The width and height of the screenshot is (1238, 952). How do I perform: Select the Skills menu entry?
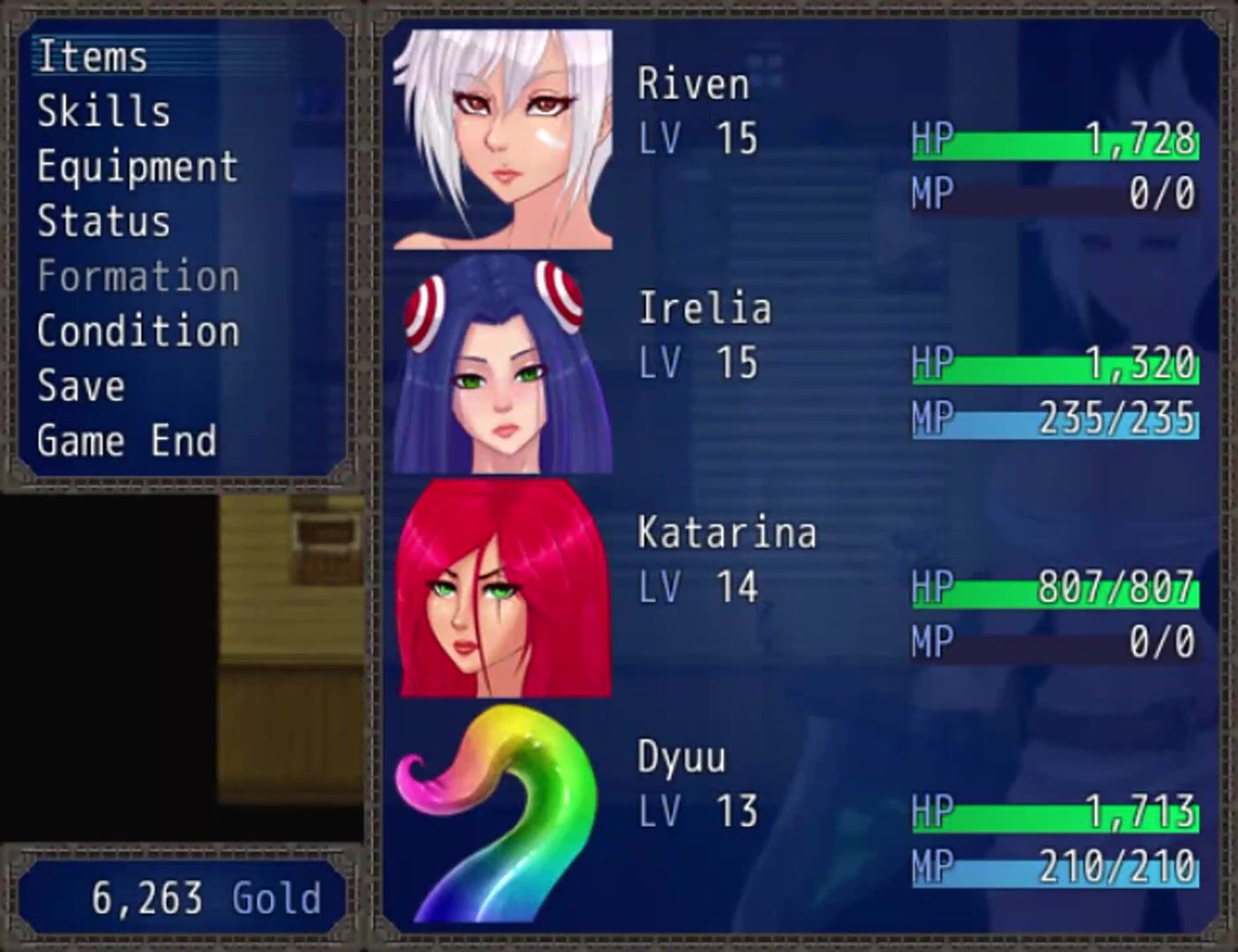point(103,112)
